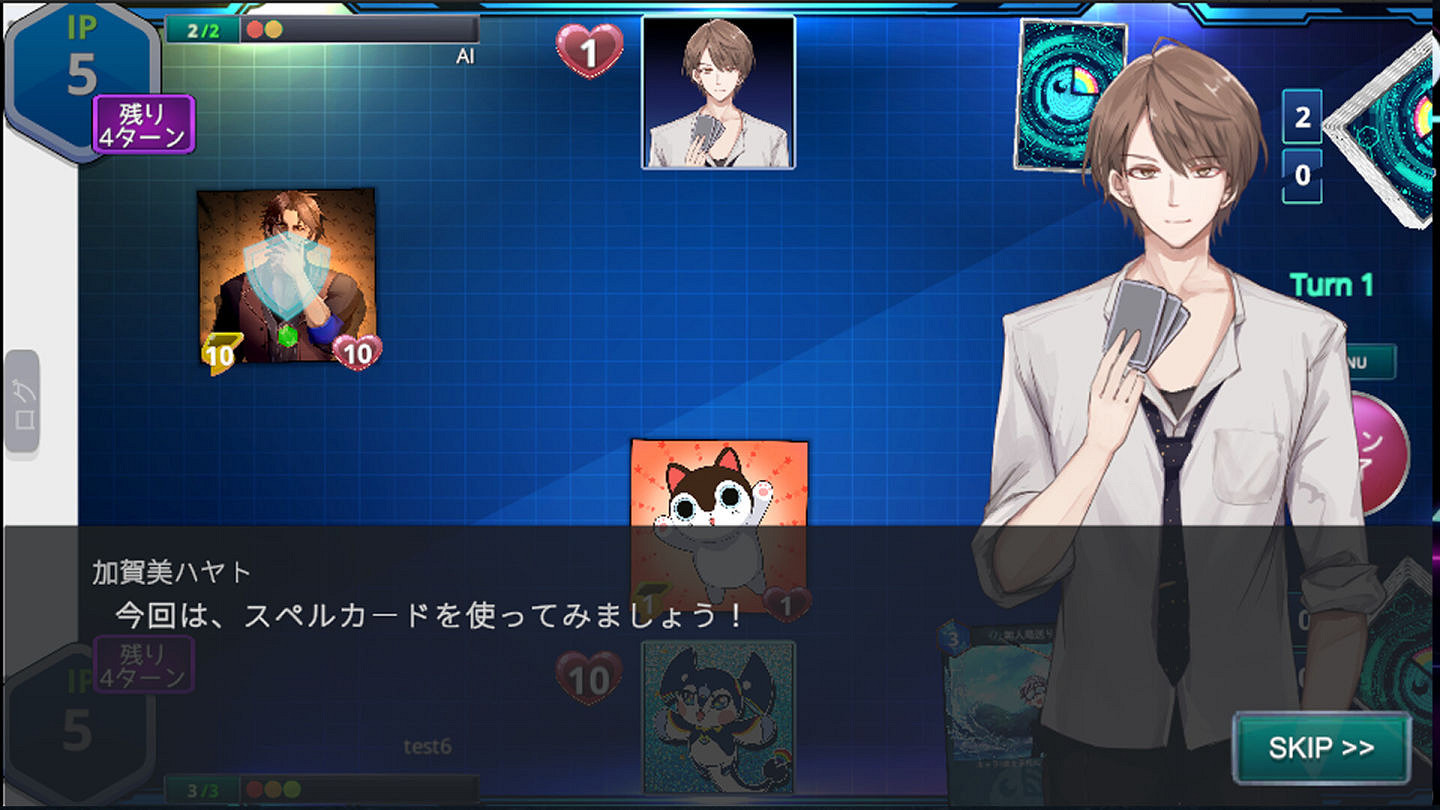Tap the orange orb on the AI gauge
Screen dimensions: 1440x810
(x=275, y=28)
